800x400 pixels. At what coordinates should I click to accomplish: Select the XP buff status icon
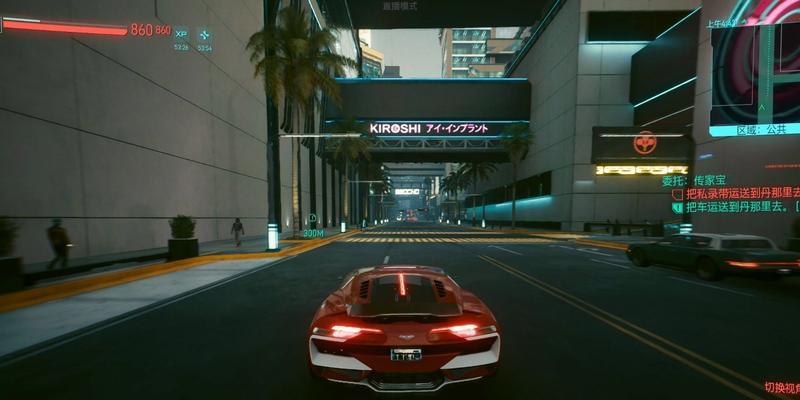[x=181, y=34]
